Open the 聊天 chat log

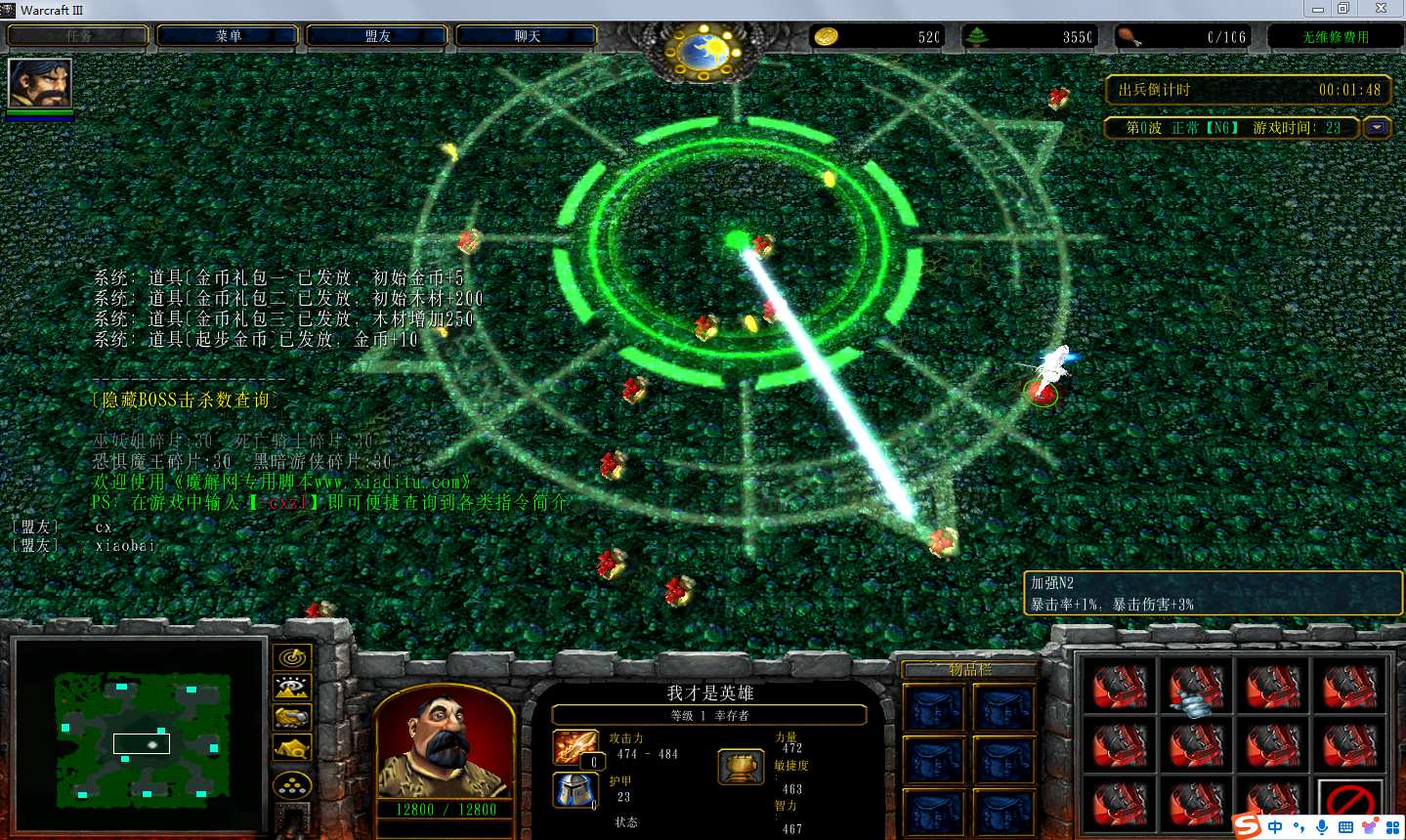point(527,36)
